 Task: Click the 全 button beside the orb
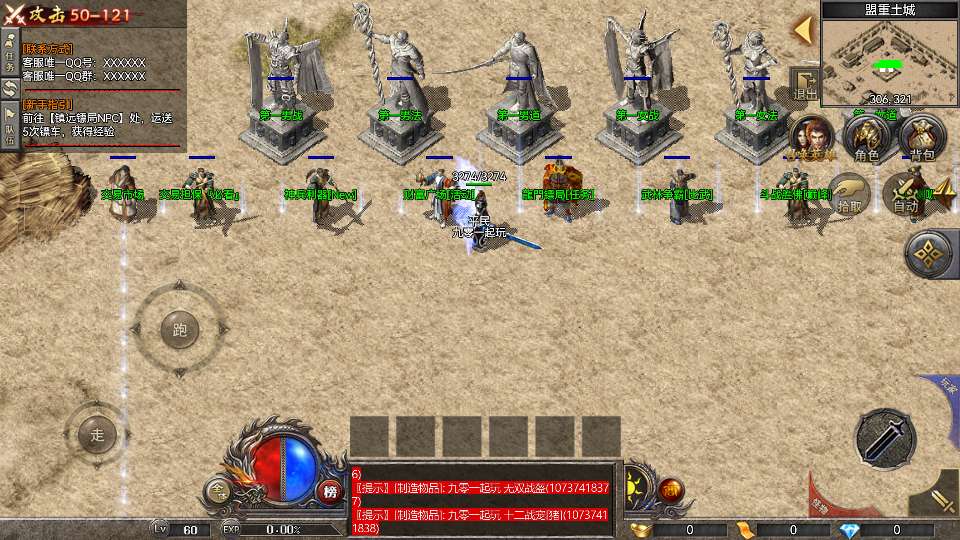coord(218,490)
